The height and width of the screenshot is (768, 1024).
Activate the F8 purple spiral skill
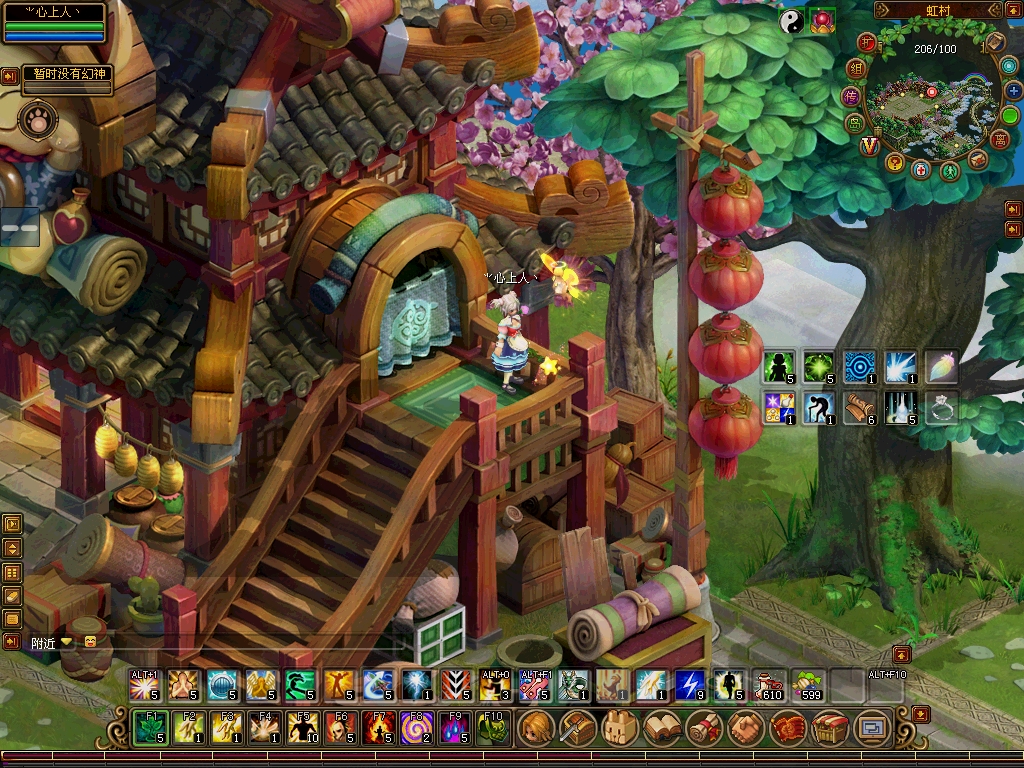point(415,728)
